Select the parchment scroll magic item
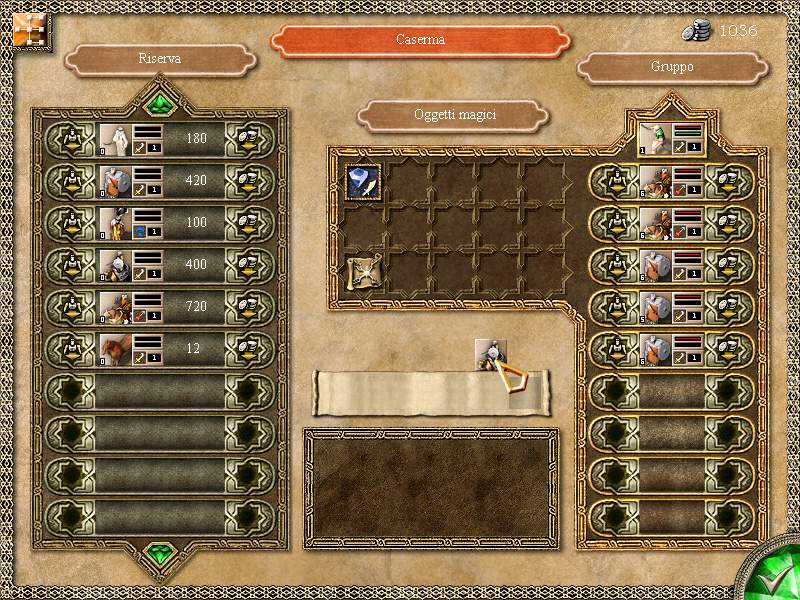The width and height of the screenshot is (800, 600). 360,271
